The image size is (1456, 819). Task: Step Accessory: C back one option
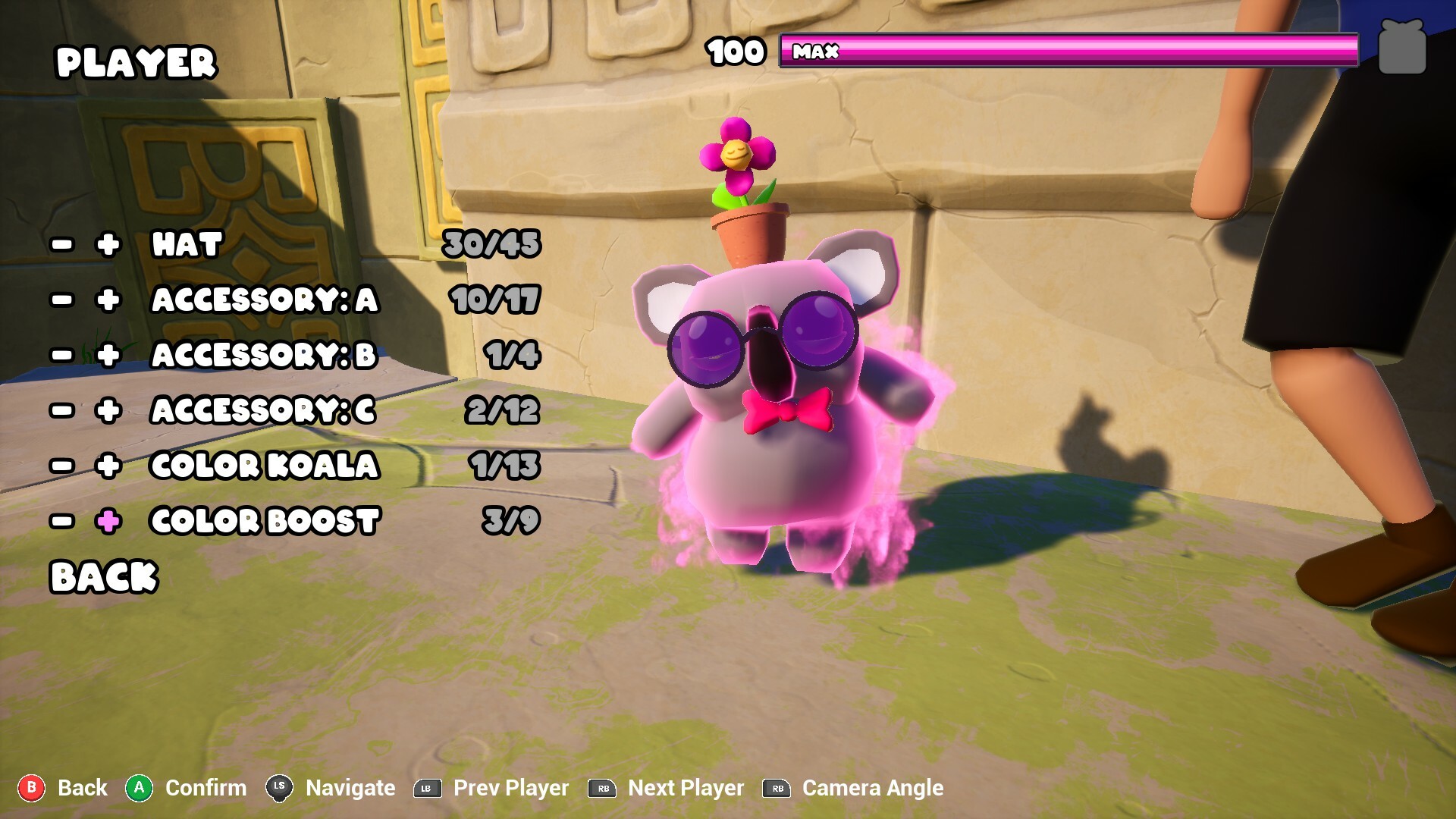62,410
